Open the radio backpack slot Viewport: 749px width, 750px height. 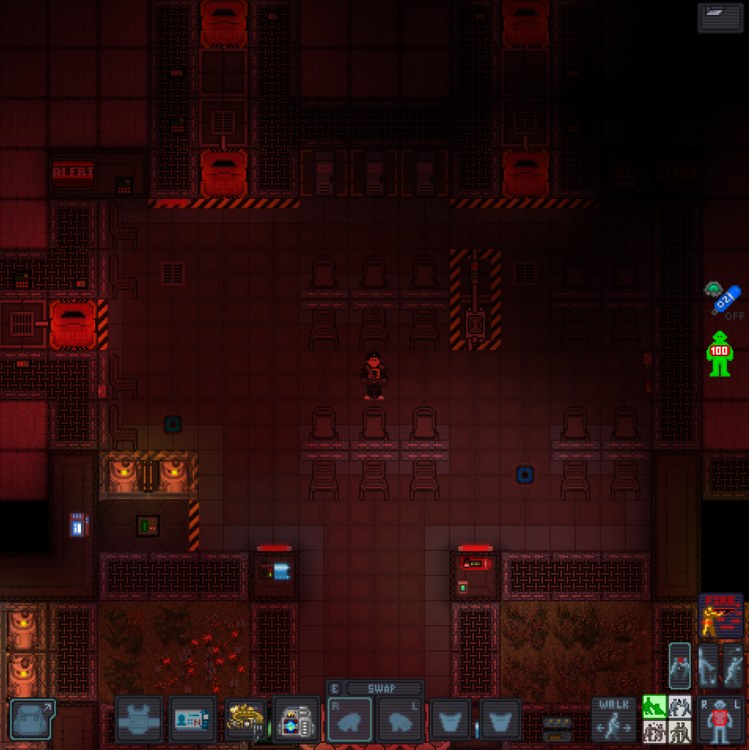(296, 718)
